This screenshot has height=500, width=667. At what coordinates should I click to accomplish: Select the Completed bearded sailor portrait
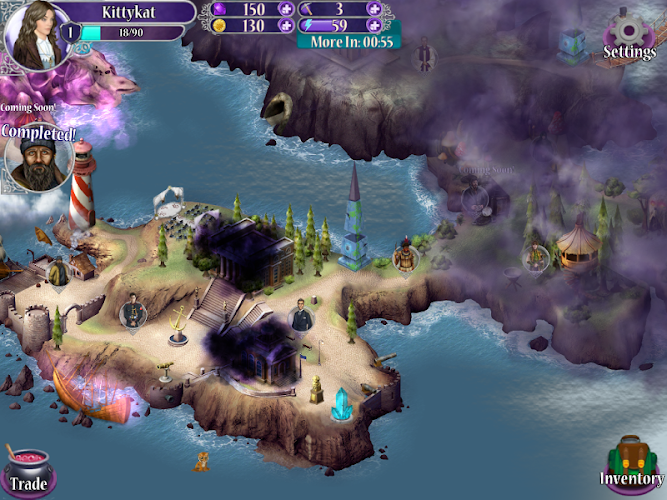coord(33,162)
